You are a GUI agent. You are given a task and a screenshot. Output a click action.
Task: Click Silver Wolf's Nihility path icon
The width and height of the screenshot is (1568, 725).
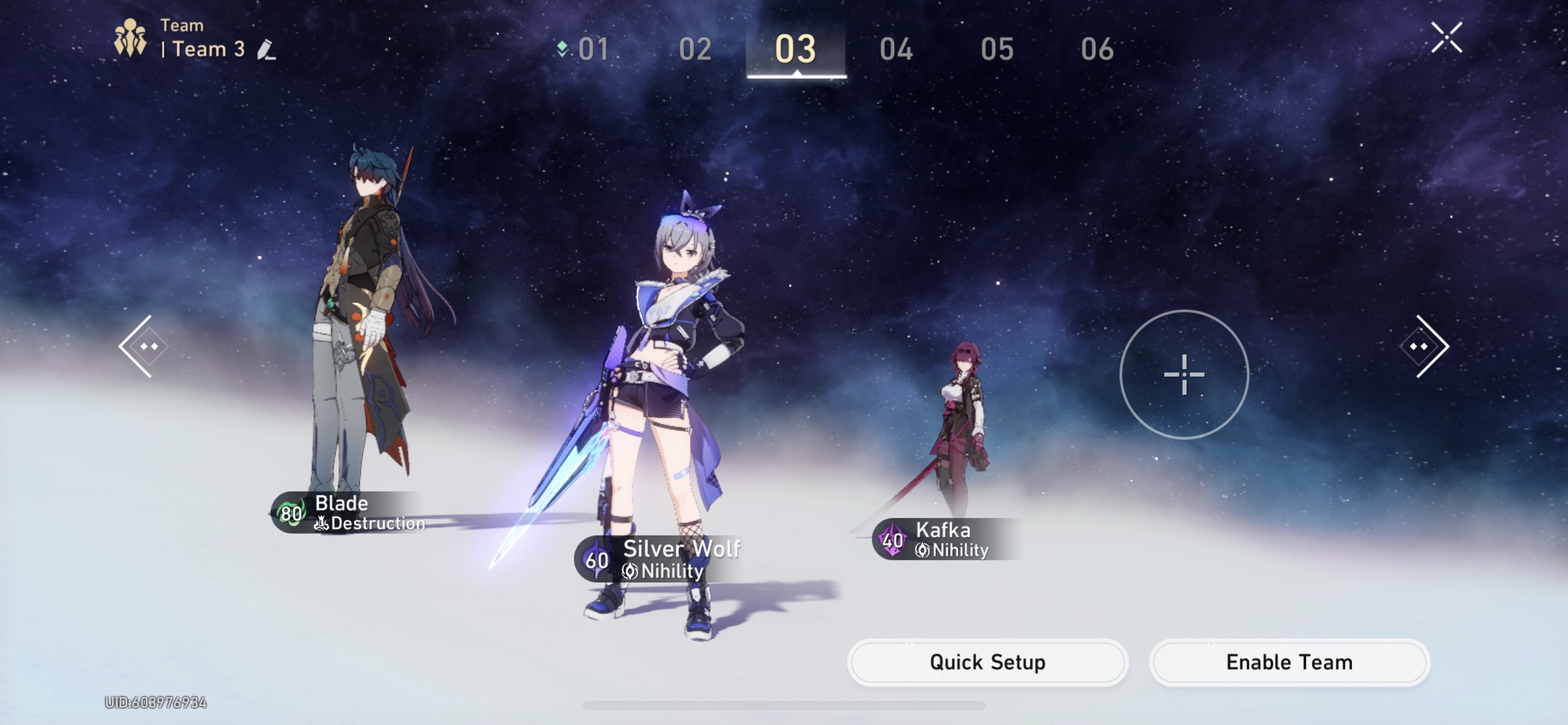coord(630,572)
